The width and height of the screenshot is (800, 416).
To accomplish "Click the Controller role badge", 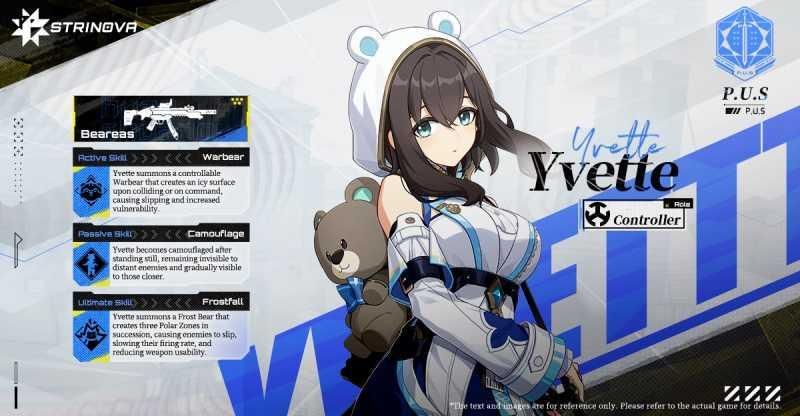I will coord(634,215).
